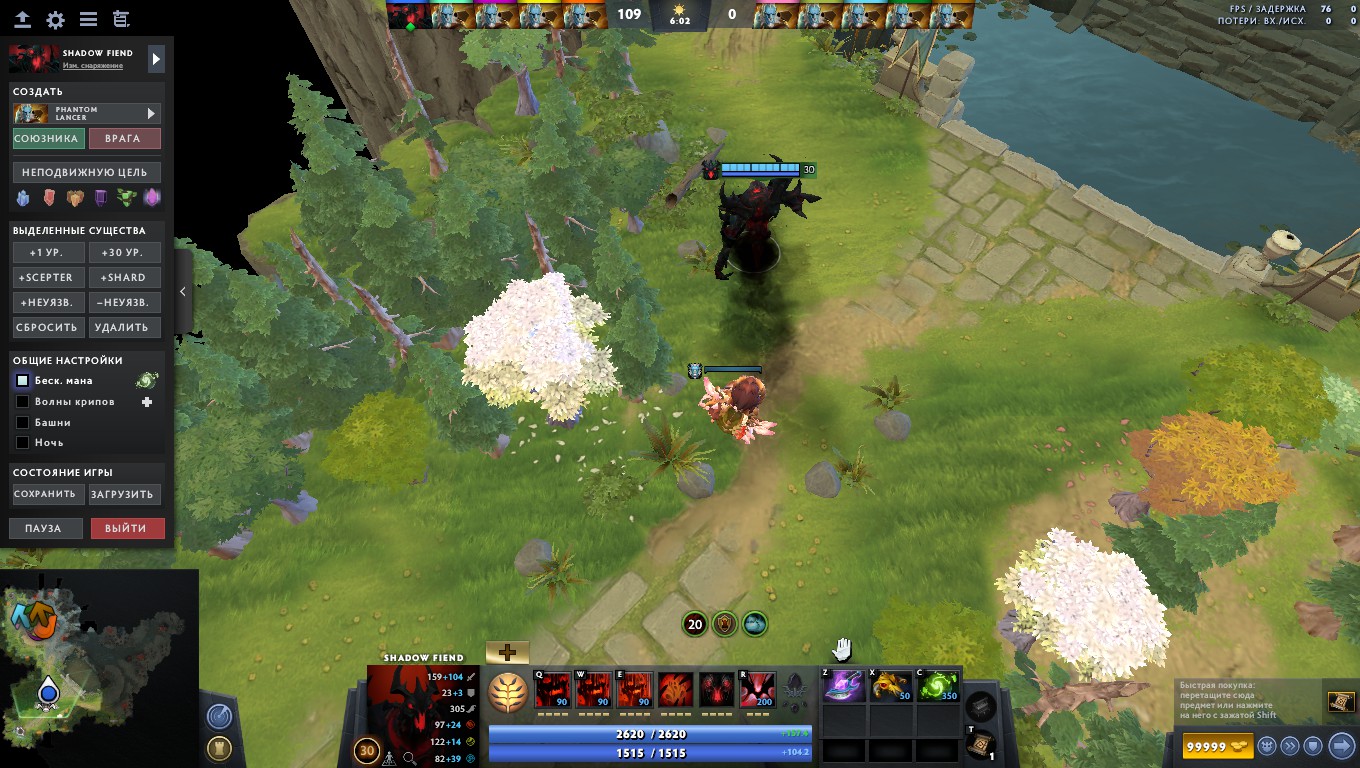Activate the Requiem of Souls ultimate icon

click(x=755, y=688)
